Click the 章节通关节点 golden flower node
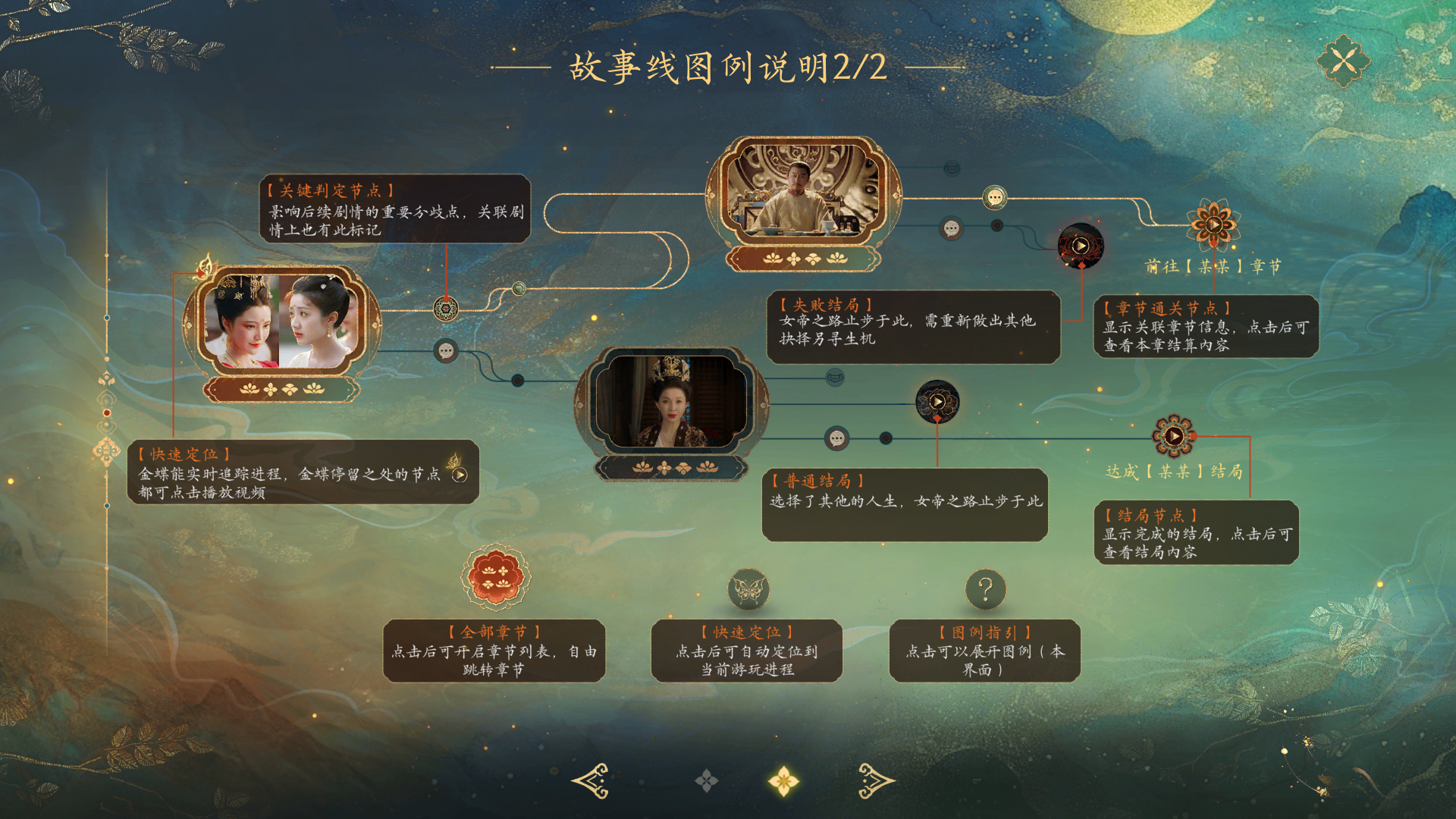The image size is (1456, 819). [1214, 225]
